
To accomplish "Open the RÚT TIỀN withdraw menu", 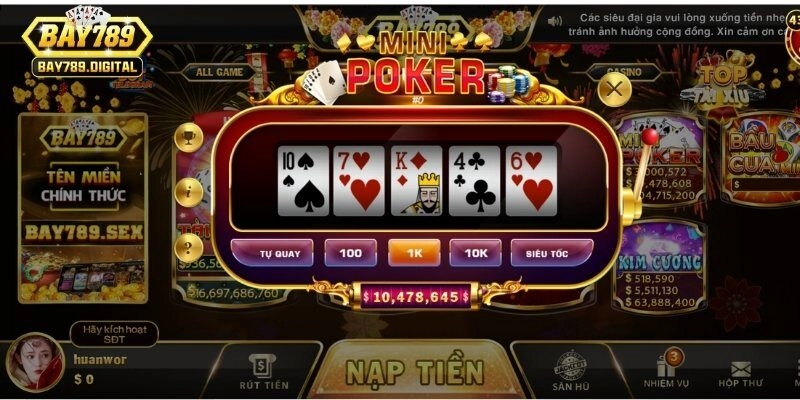I will pos(264,372).
